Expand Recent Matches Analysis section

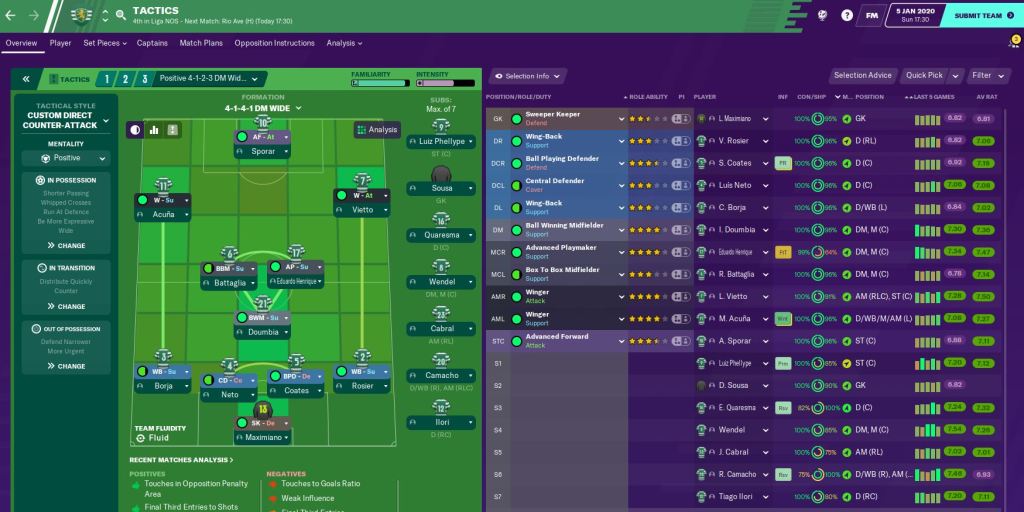pos(181,460)
